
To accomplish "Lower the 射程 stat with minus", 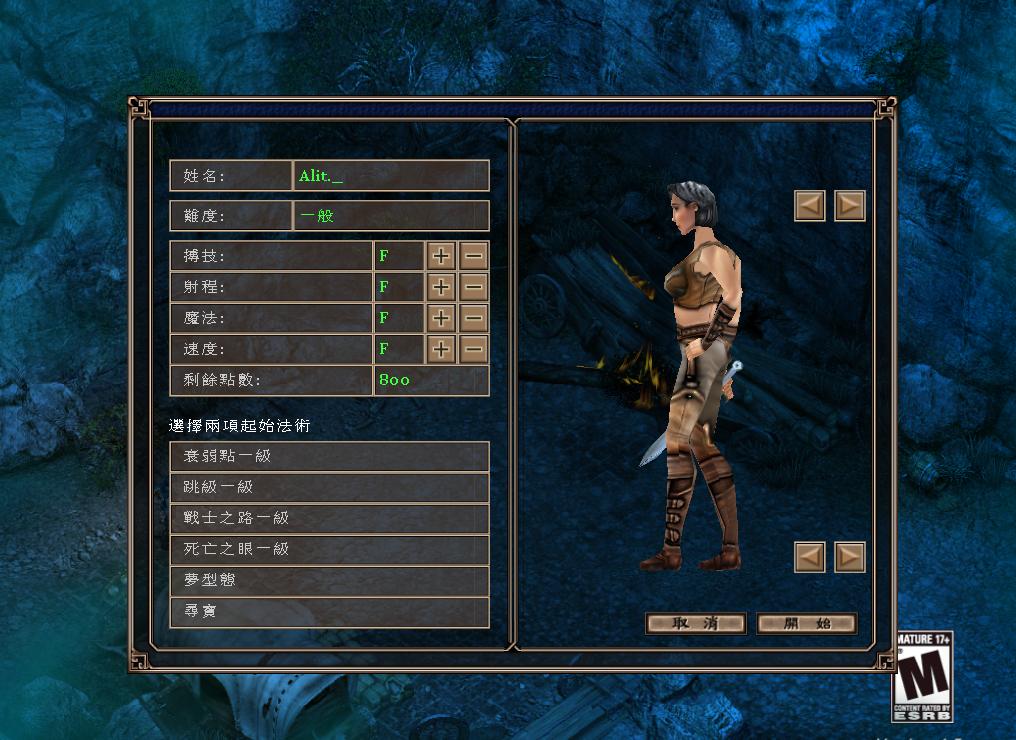I will pyautogui.click(x=474, y=287).
